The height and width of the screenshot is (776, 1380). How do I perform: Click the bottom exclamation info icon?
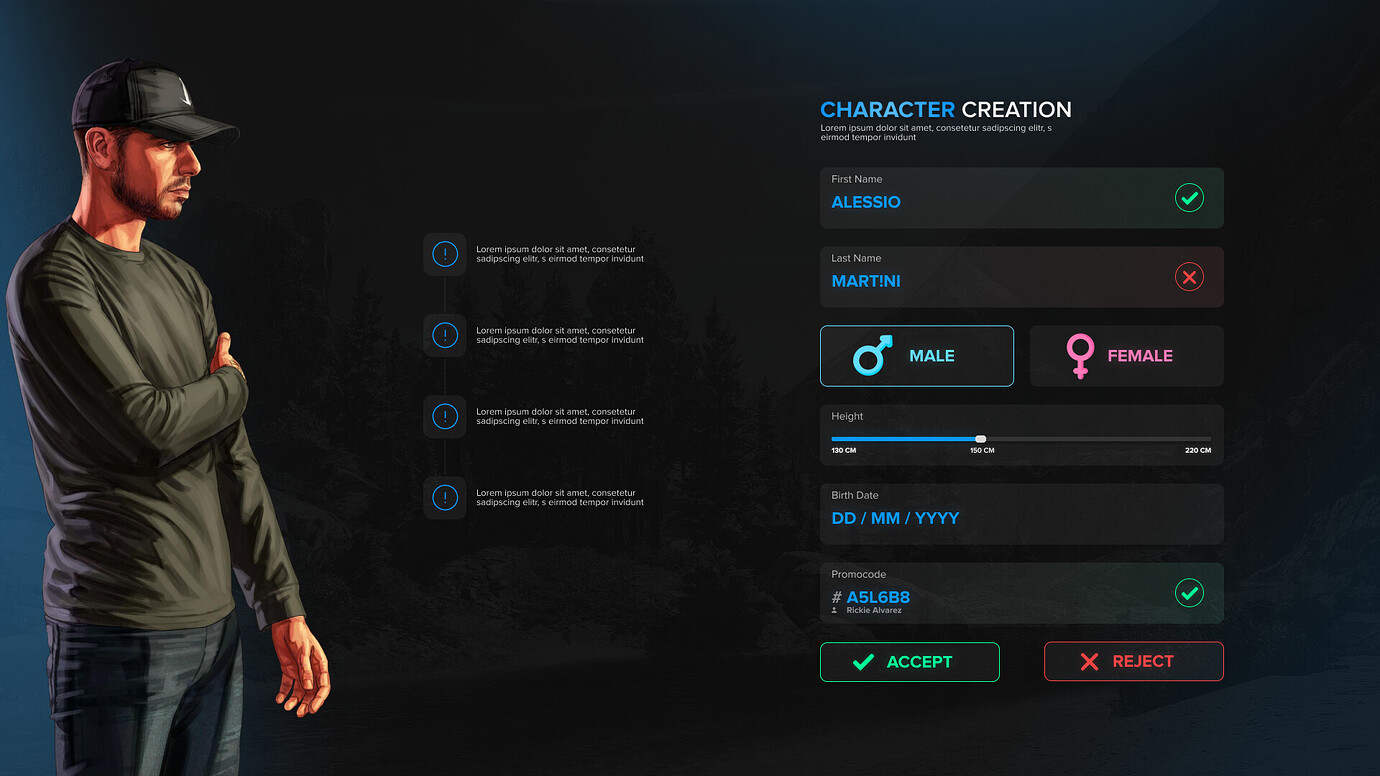click(x=444, y=497)
